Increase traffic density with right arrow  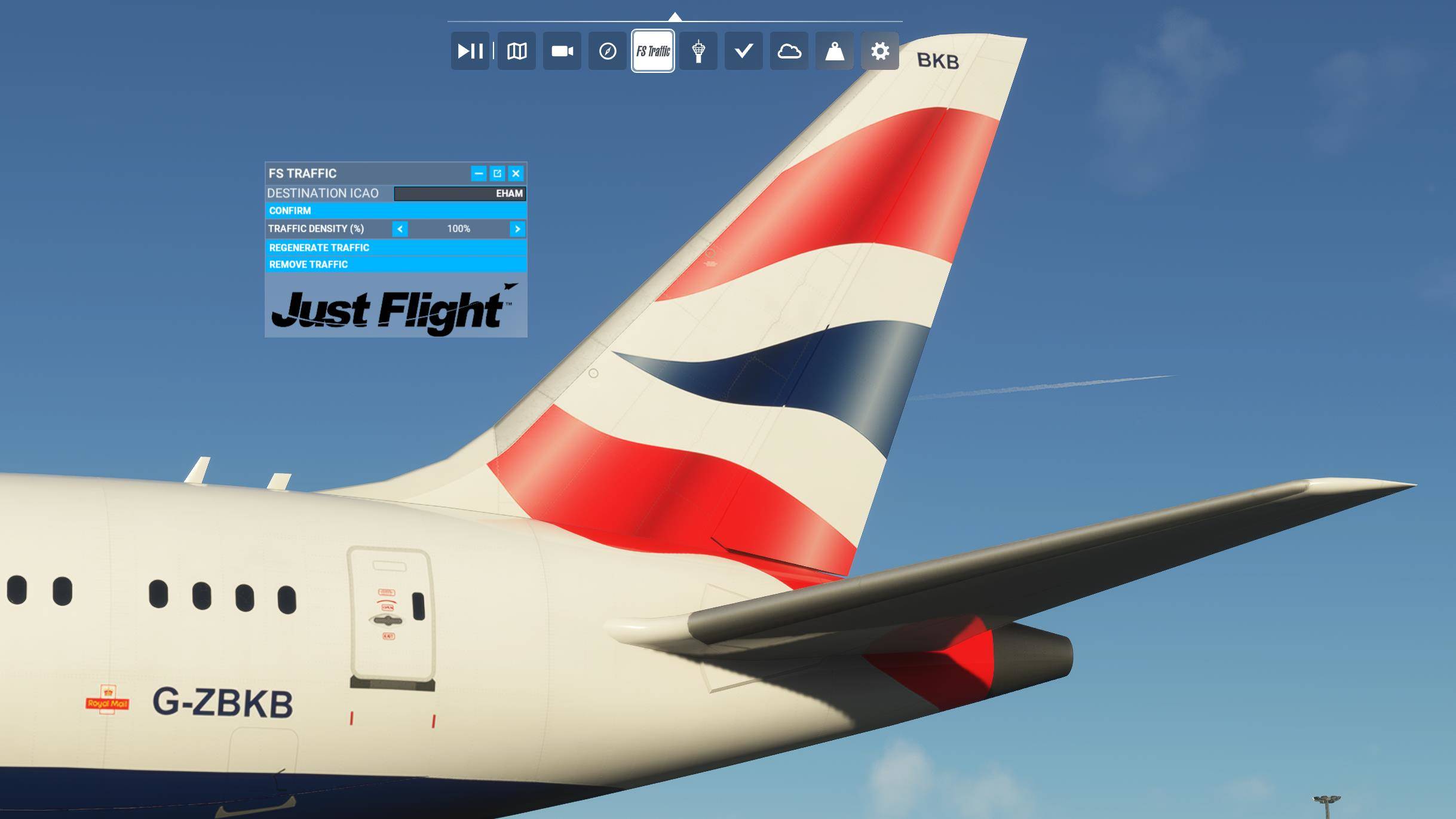[x=517, y=229]
